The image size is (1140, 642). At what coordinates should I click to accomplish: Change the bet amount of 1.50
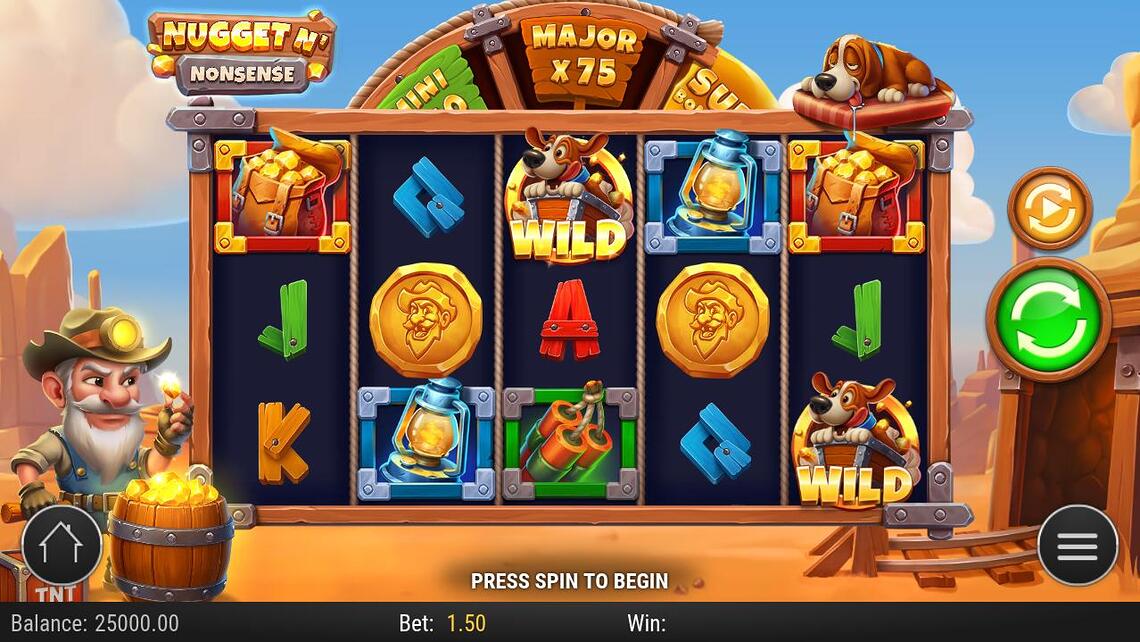pyautogui.click(x=466, y=623)
